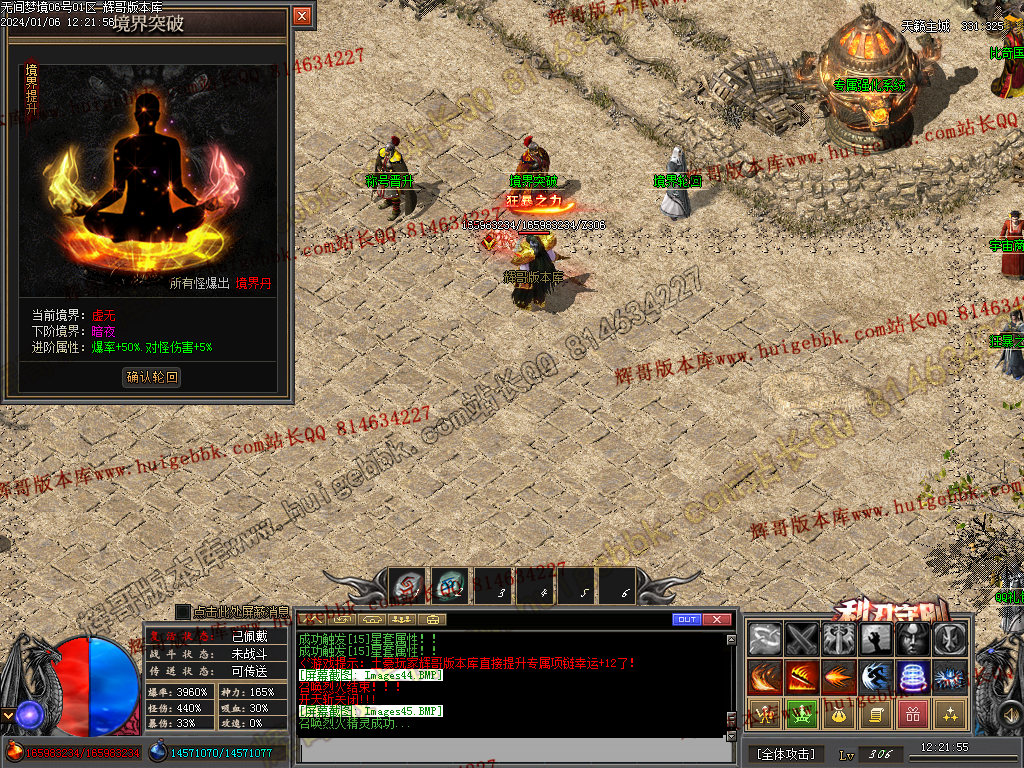Cast the blue ring shield skill

pos(913,677)
